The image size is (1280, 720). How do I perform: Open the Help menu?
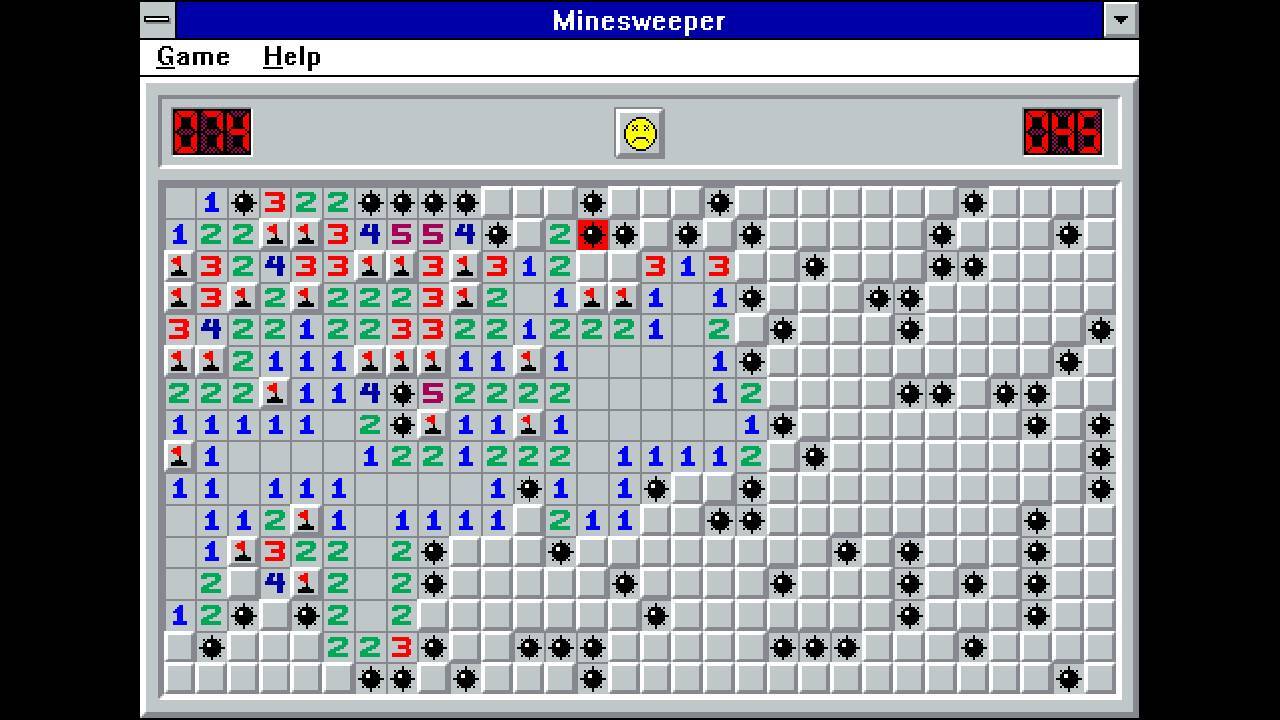point(293,57)
